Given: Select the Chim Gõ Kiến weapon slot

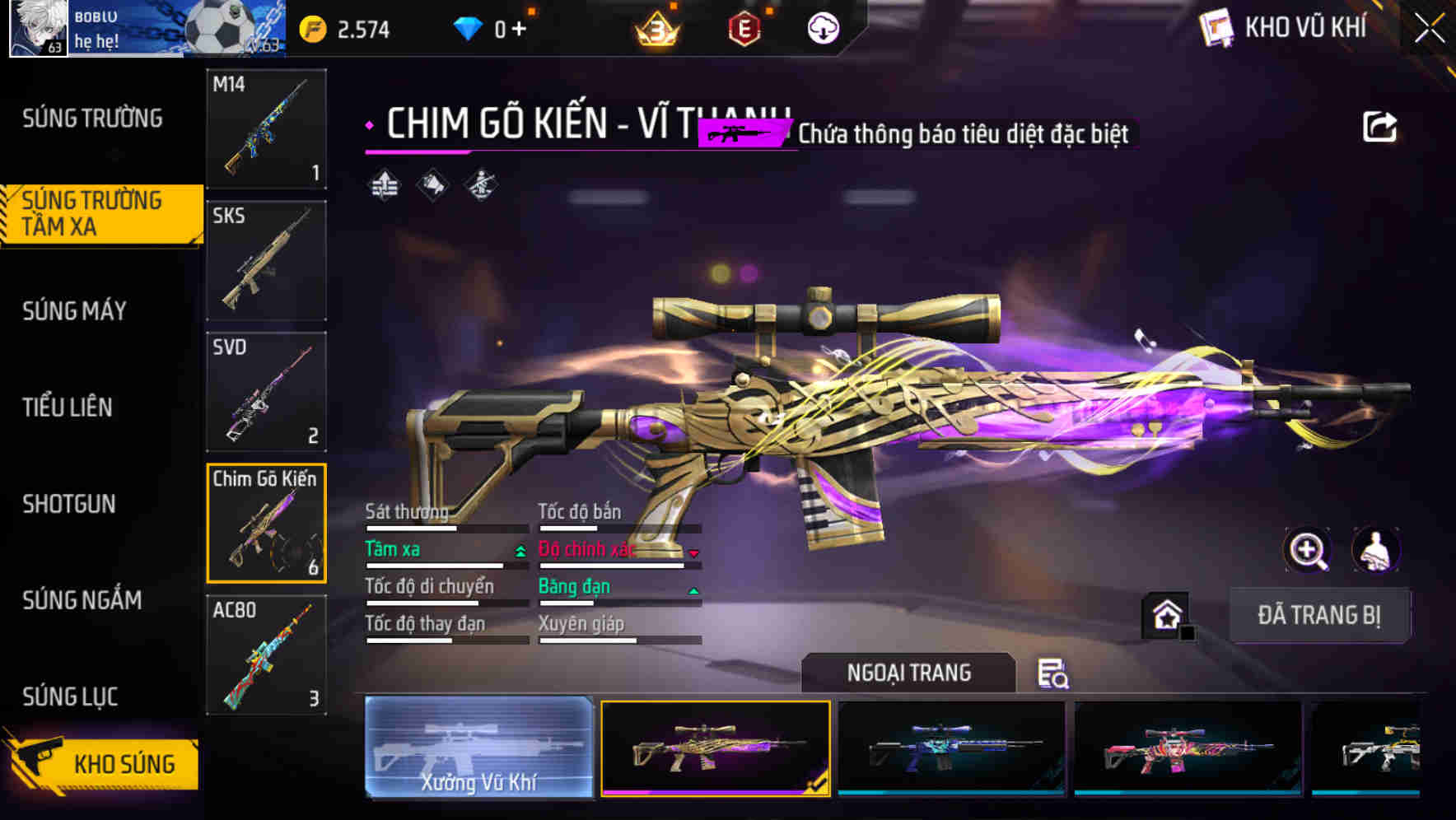Looking at the screenshot, I should (266, 523).
